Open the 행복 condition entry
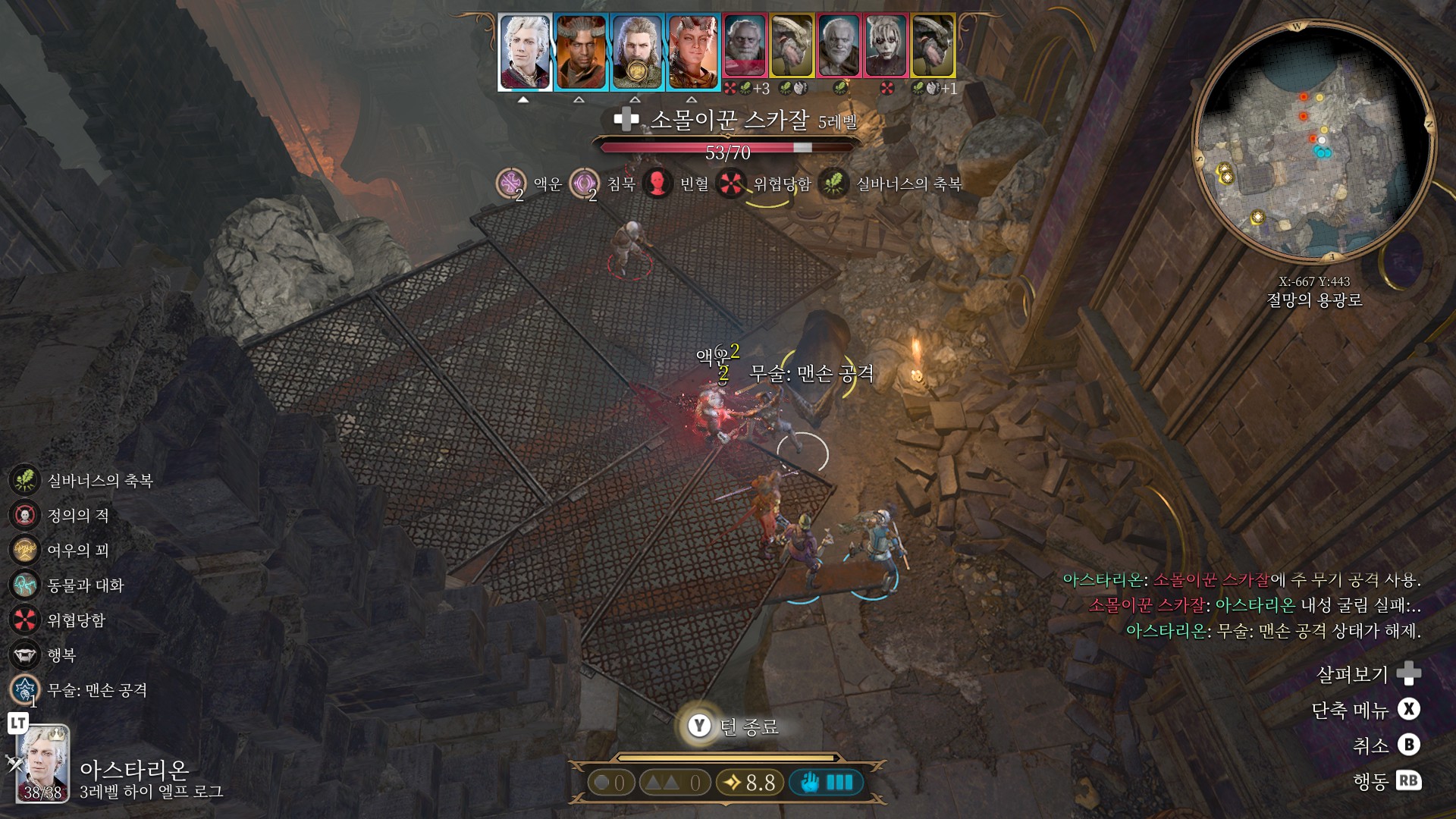The height and width of the screenshot is (819, 1456). pyautogui.click(x=25, y=655)
